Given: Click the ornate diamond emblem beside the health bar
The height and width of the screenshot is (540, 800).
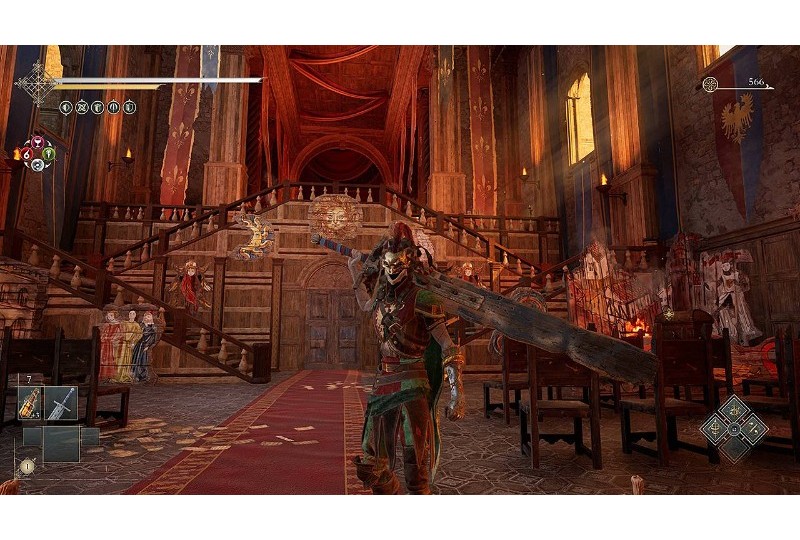Looking at the screenshot, I should pos(38,84).
